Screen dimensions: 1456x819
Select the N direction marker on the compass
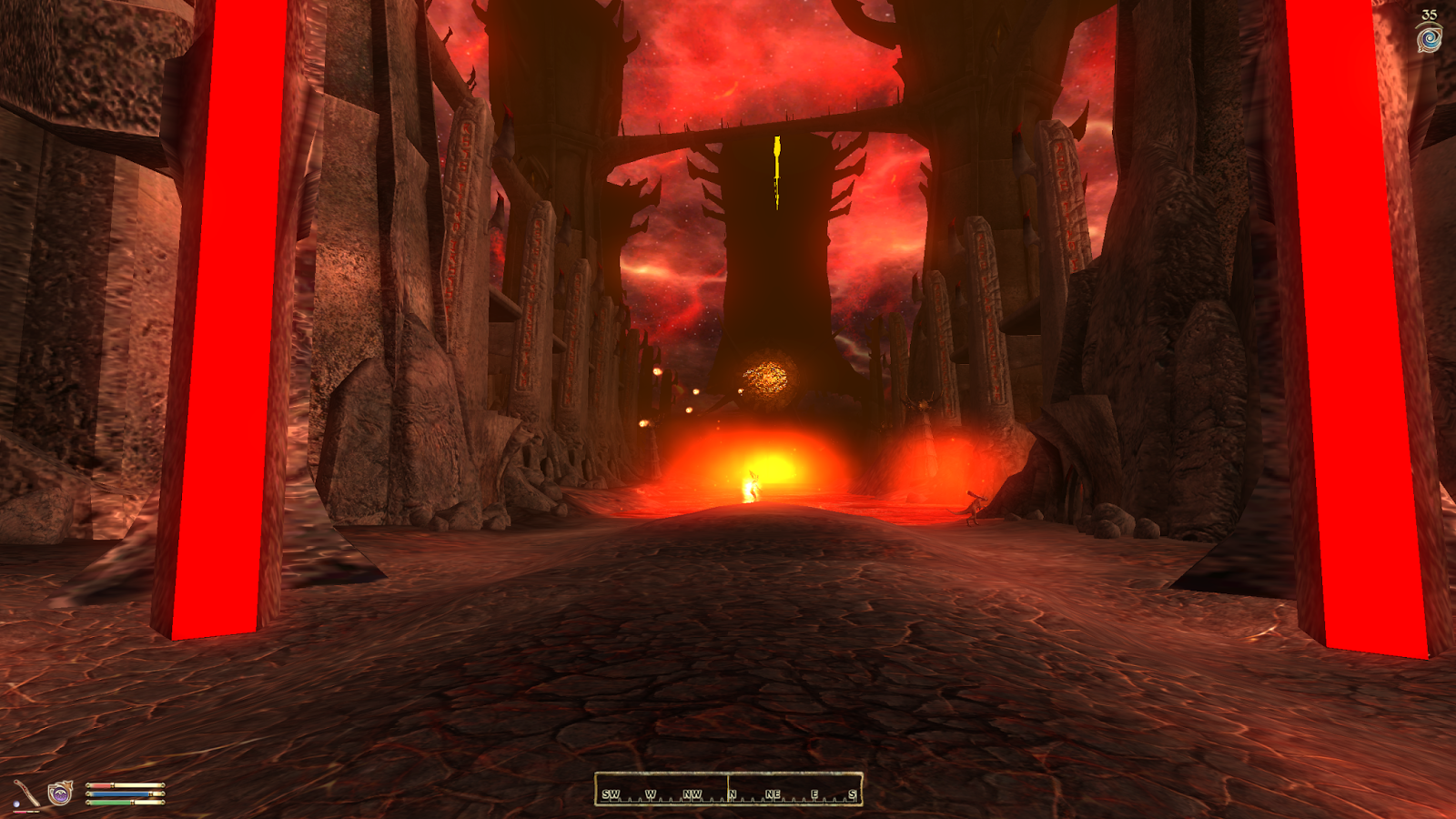732,794
